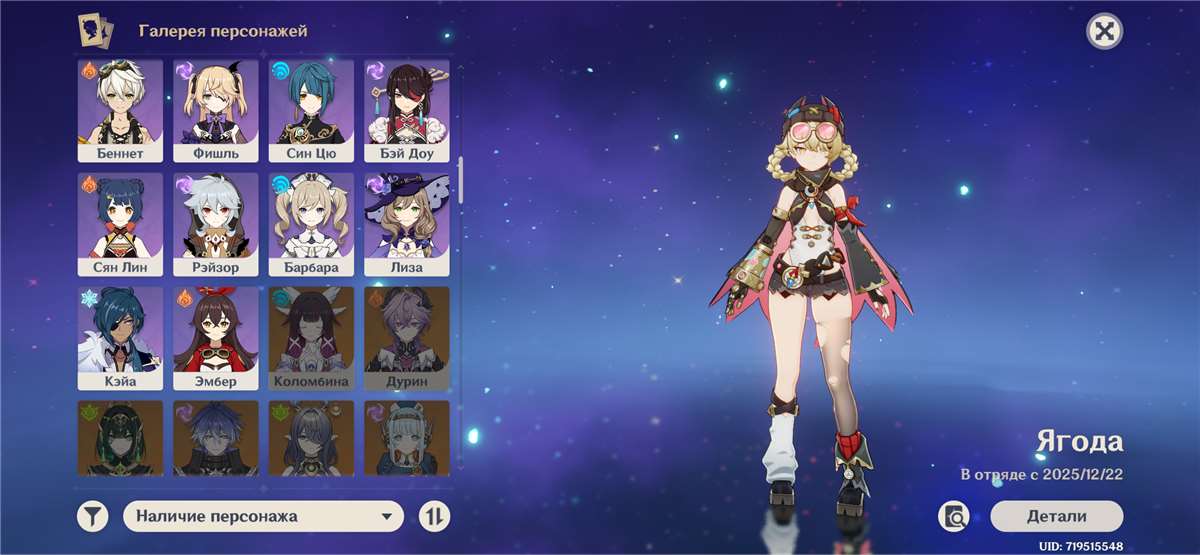This screenshot has width=1200, height=555.
Task: Choose Кэйа from the gallery
Action: pos(120,338)
